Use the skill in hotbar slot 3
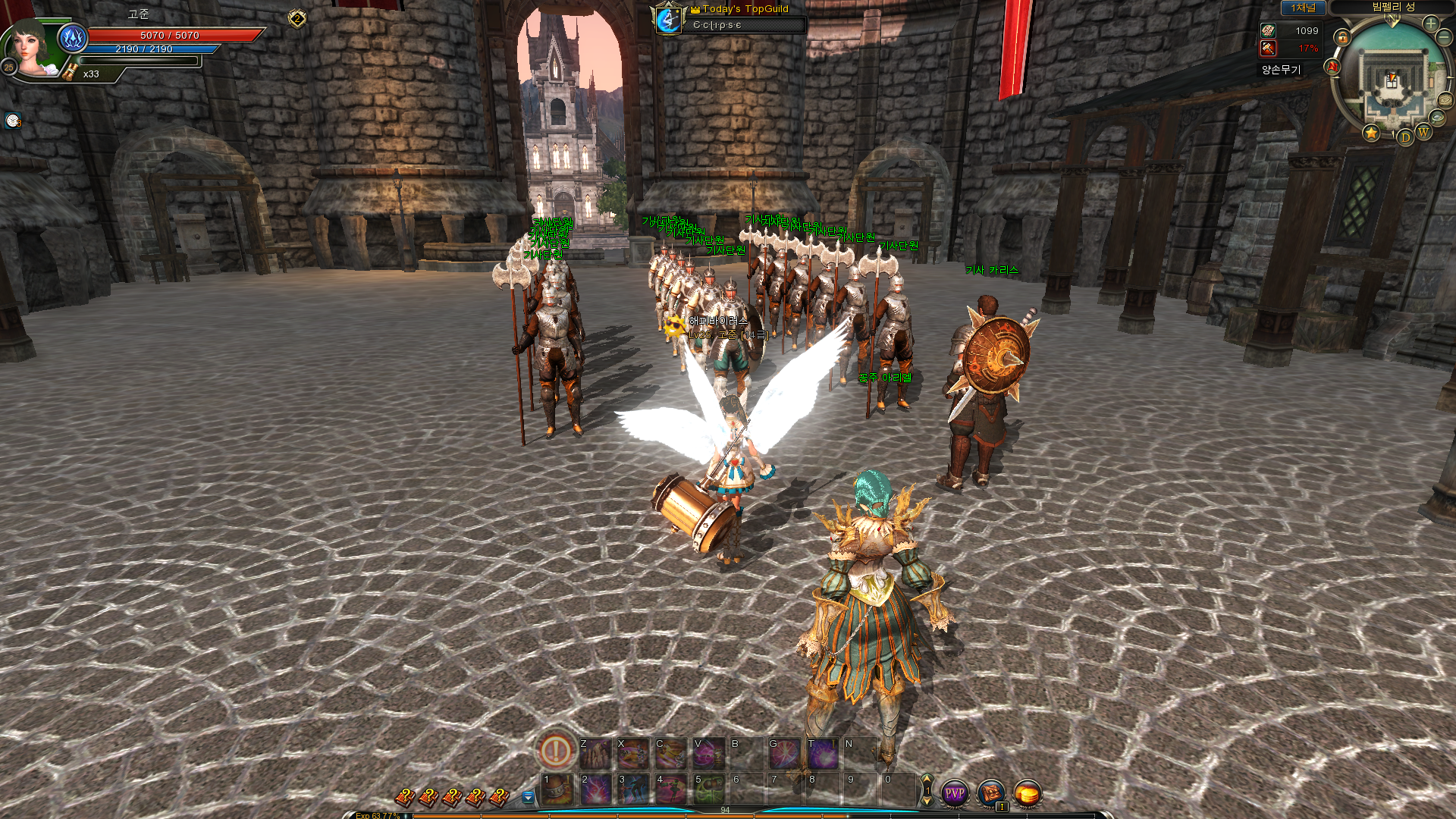This screenshot has height=819, width=1456. (633, 789)
